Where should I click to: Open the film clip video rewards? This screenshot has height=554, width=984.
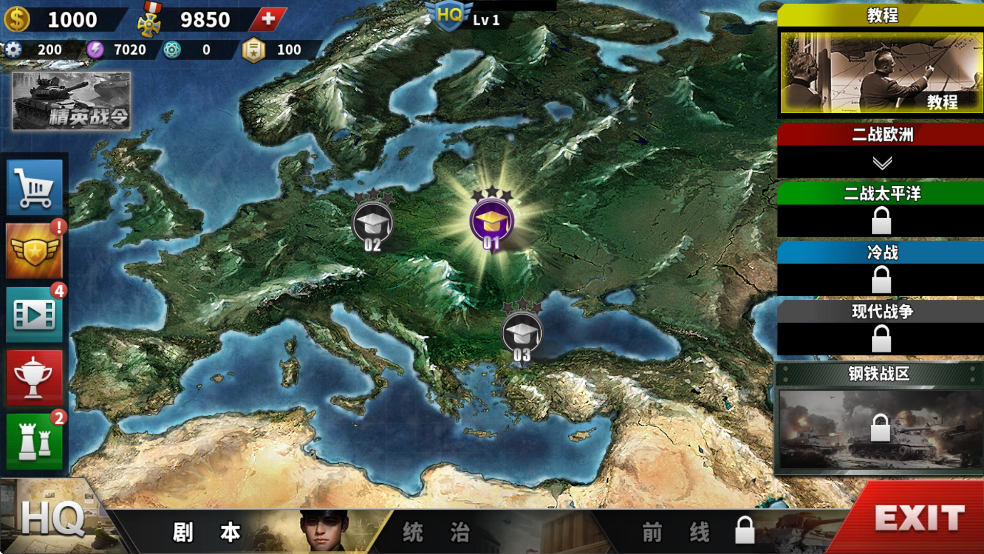(35, 315)
